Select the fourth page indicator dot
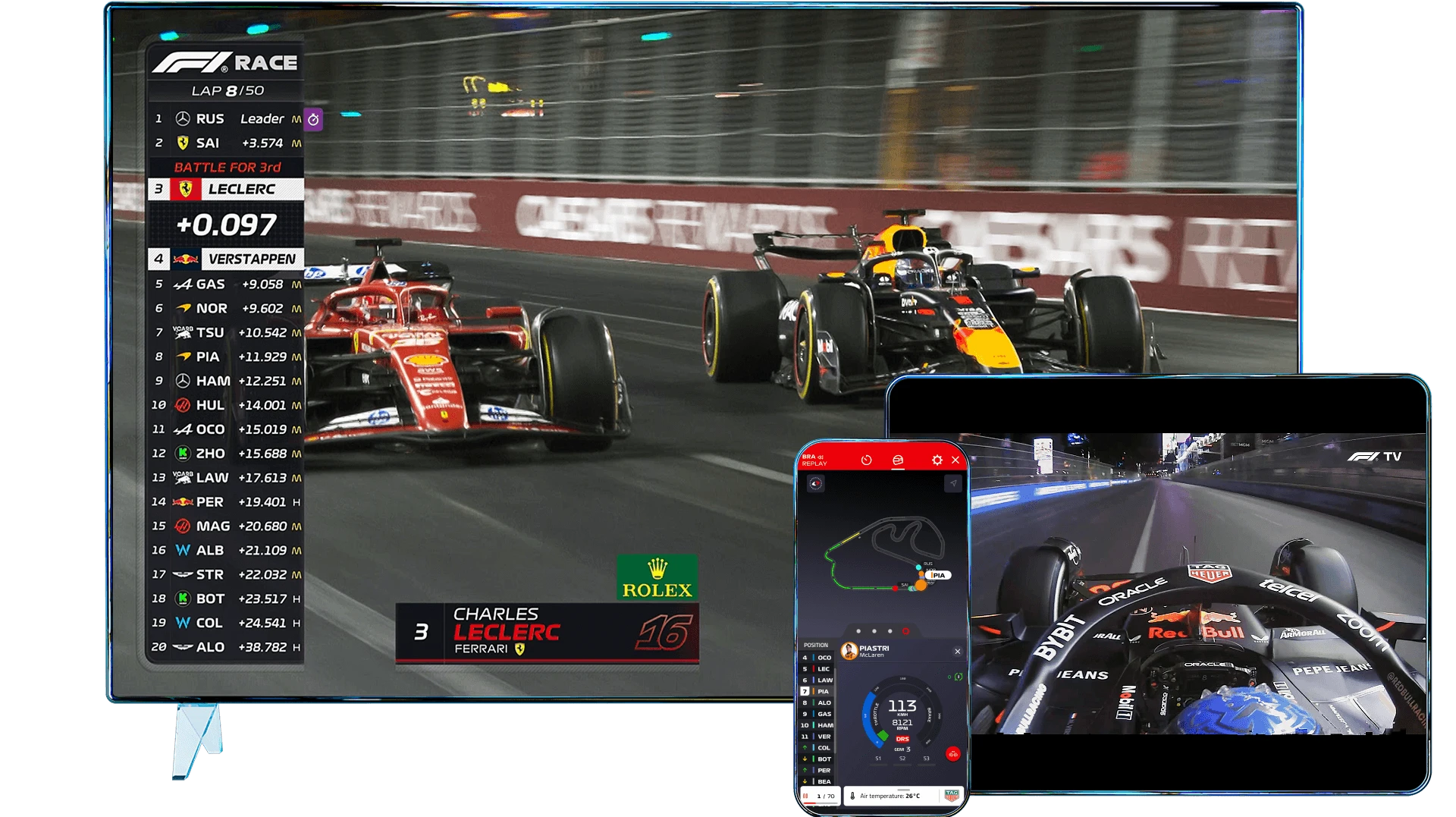 coord(906,631)
